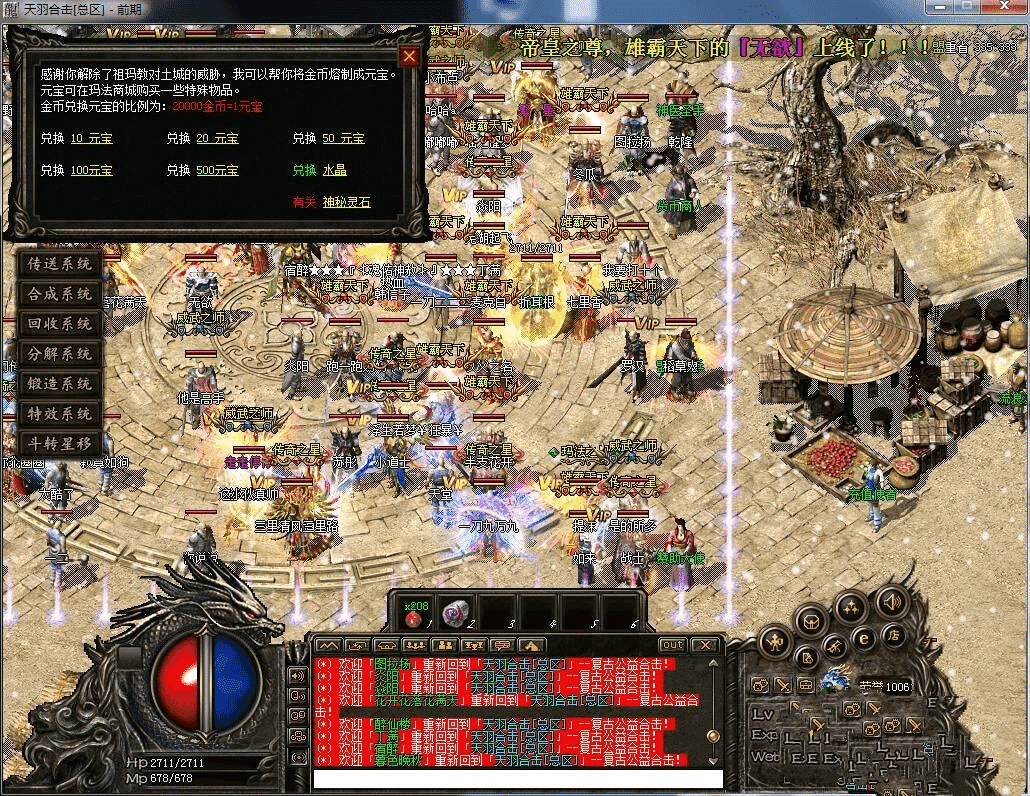This screenshot has height=796, width=1030.
Task: Close the game window
Action: pos(1002,7)
